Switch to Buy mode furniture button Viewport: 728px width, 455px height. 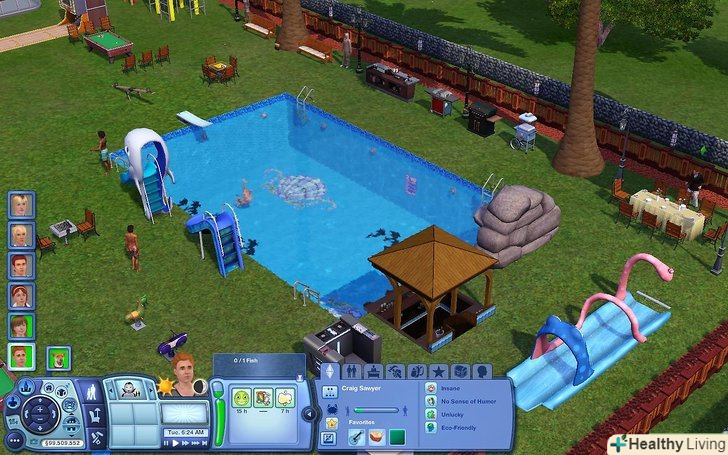(97, 416)
